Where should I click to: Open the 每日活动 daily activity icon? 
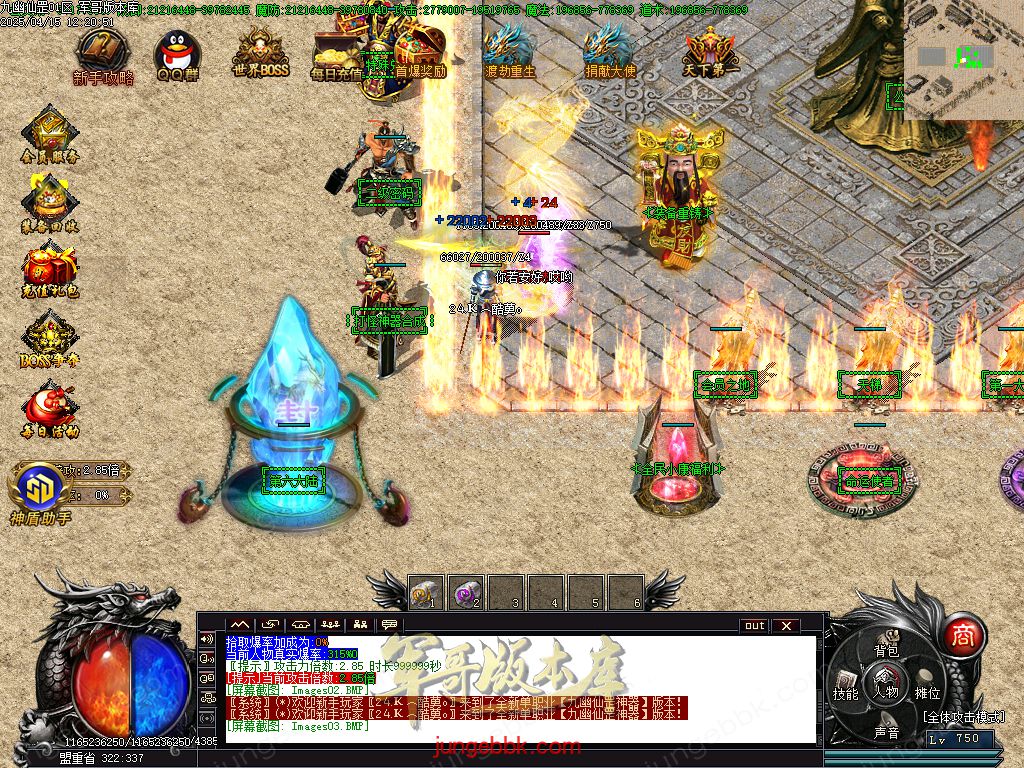48,408
